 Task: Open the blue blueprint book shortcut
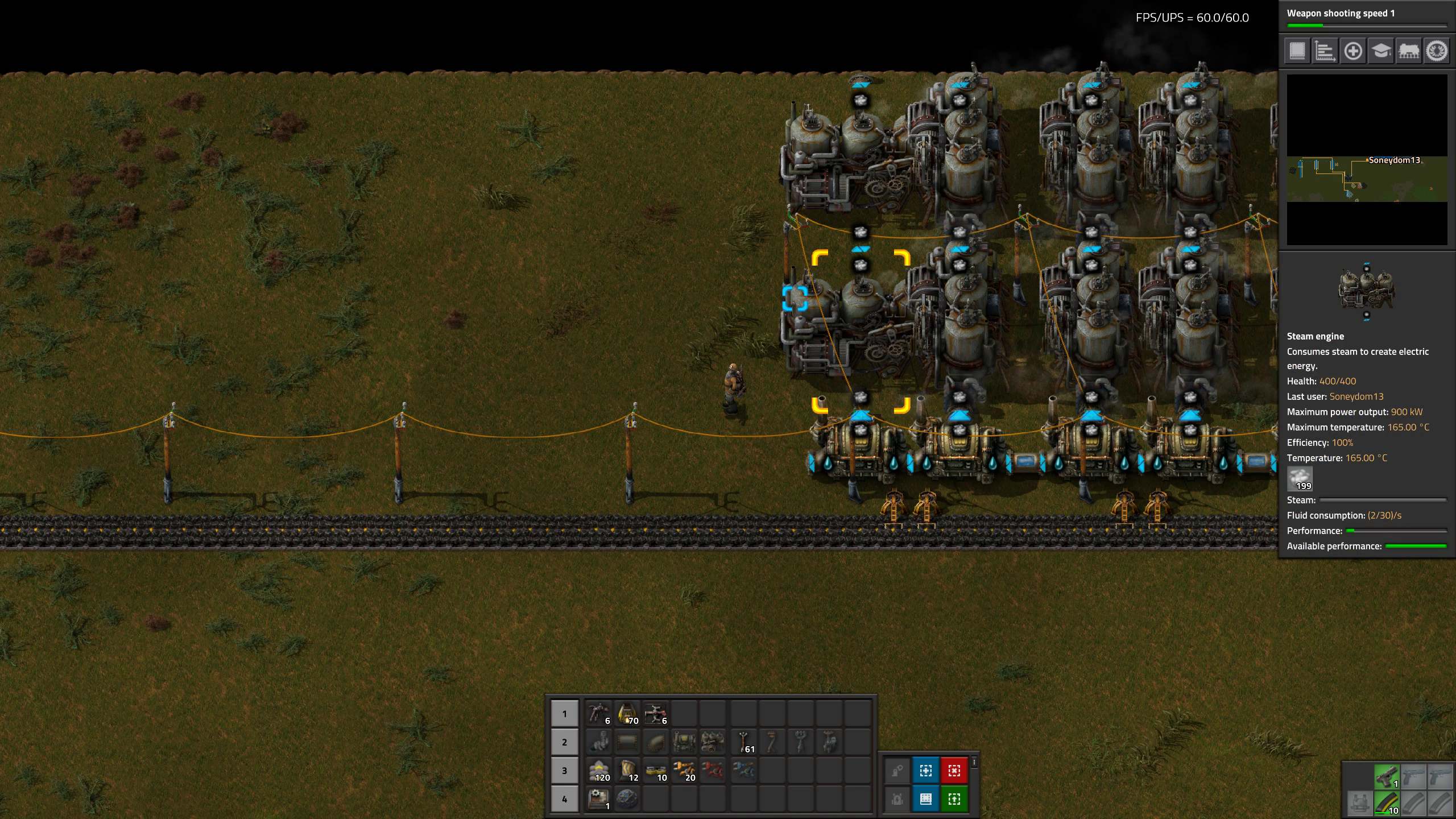[x=925, y=799]
